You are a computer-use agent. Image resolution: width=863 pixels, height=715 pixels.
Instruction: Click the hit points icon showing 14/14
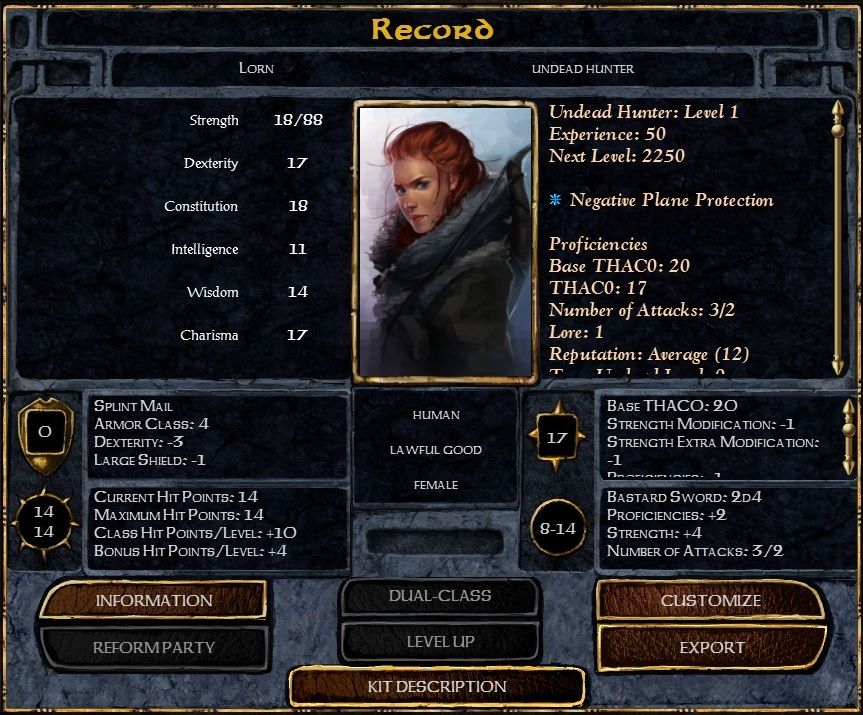(44, 523)
